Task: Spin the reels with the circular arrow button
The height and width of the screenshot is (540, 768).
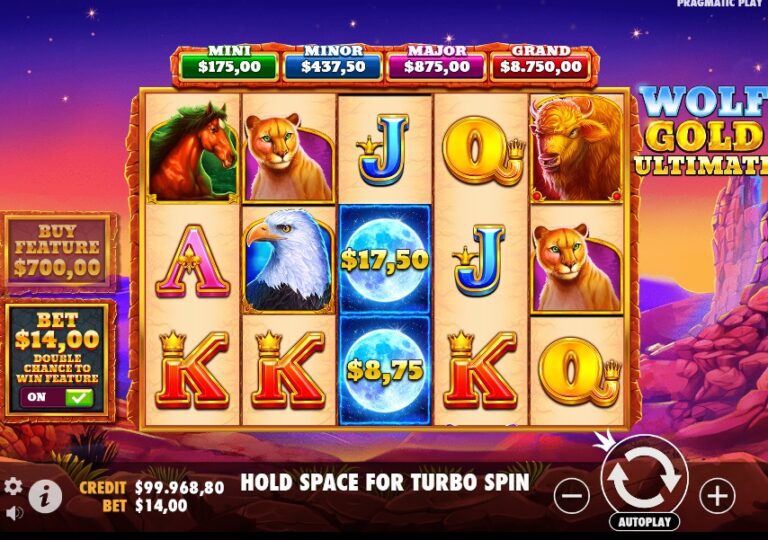Action: click(644, 477)
